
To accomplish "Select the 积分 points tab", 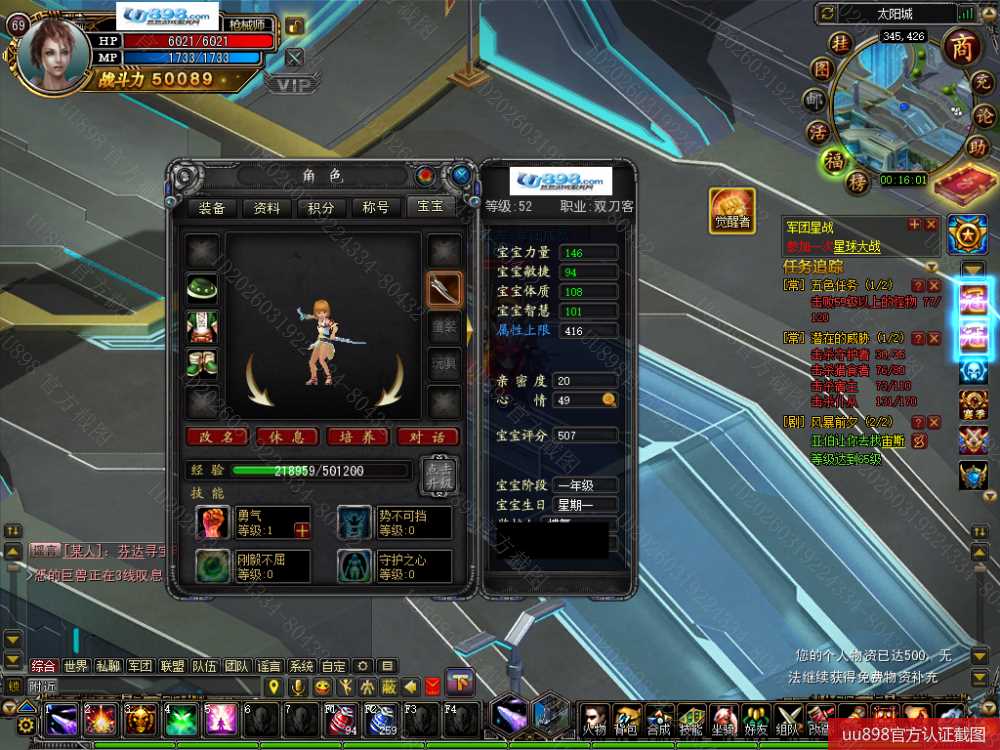I will click(x=321, y=208).
